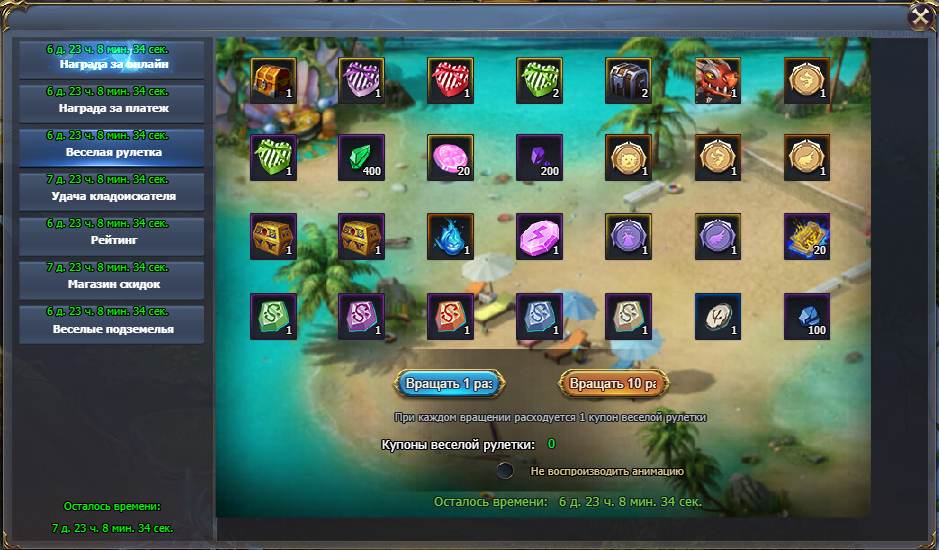Show the "Рейтинг" tab
The height and width of the screenshot is (550, 939).
pyautogui.click(x=112, y=235)
